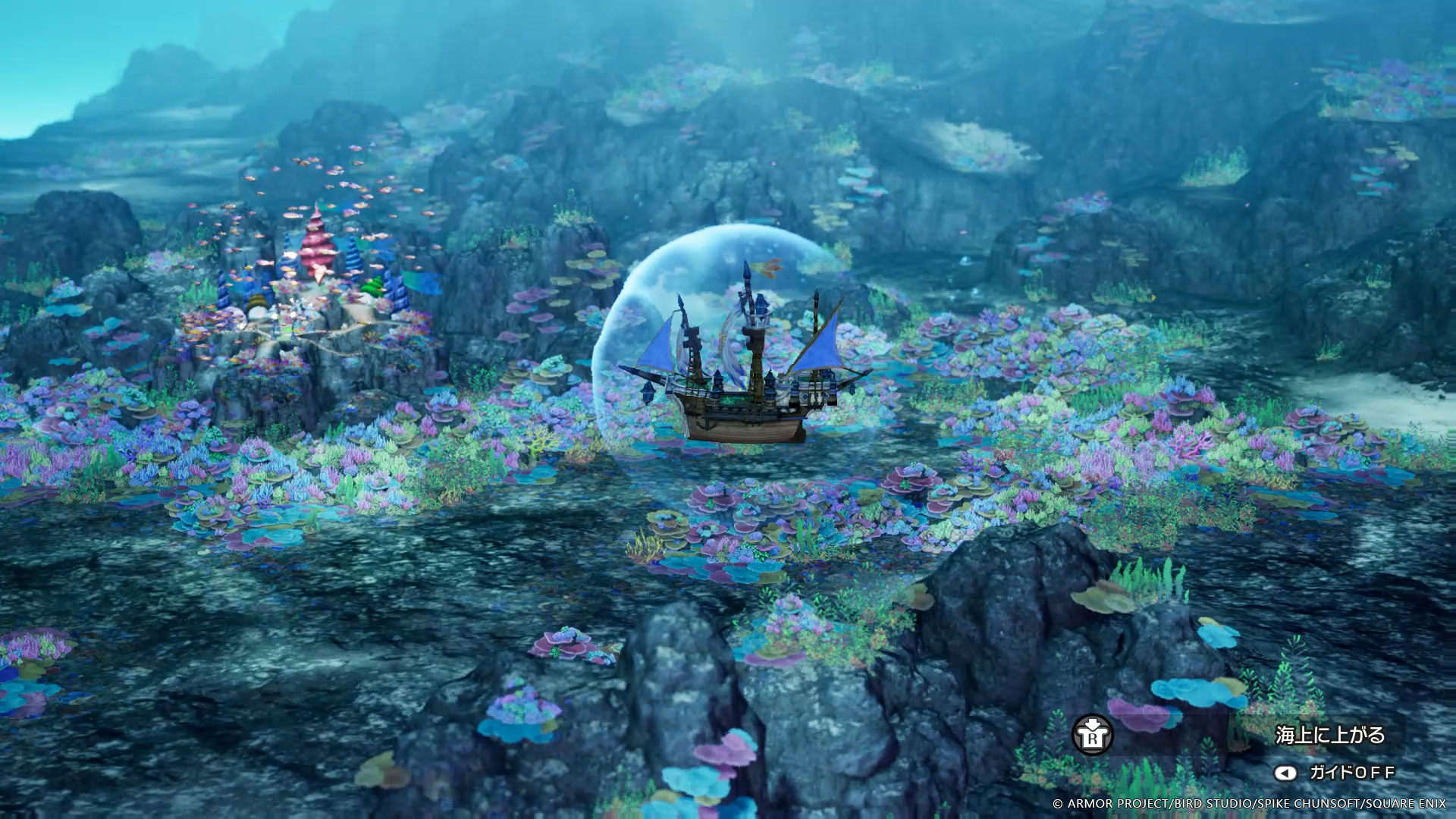Click the R button prompt icon
The width and height of the screenshot is (1456, 819).
pos(1092,735)
